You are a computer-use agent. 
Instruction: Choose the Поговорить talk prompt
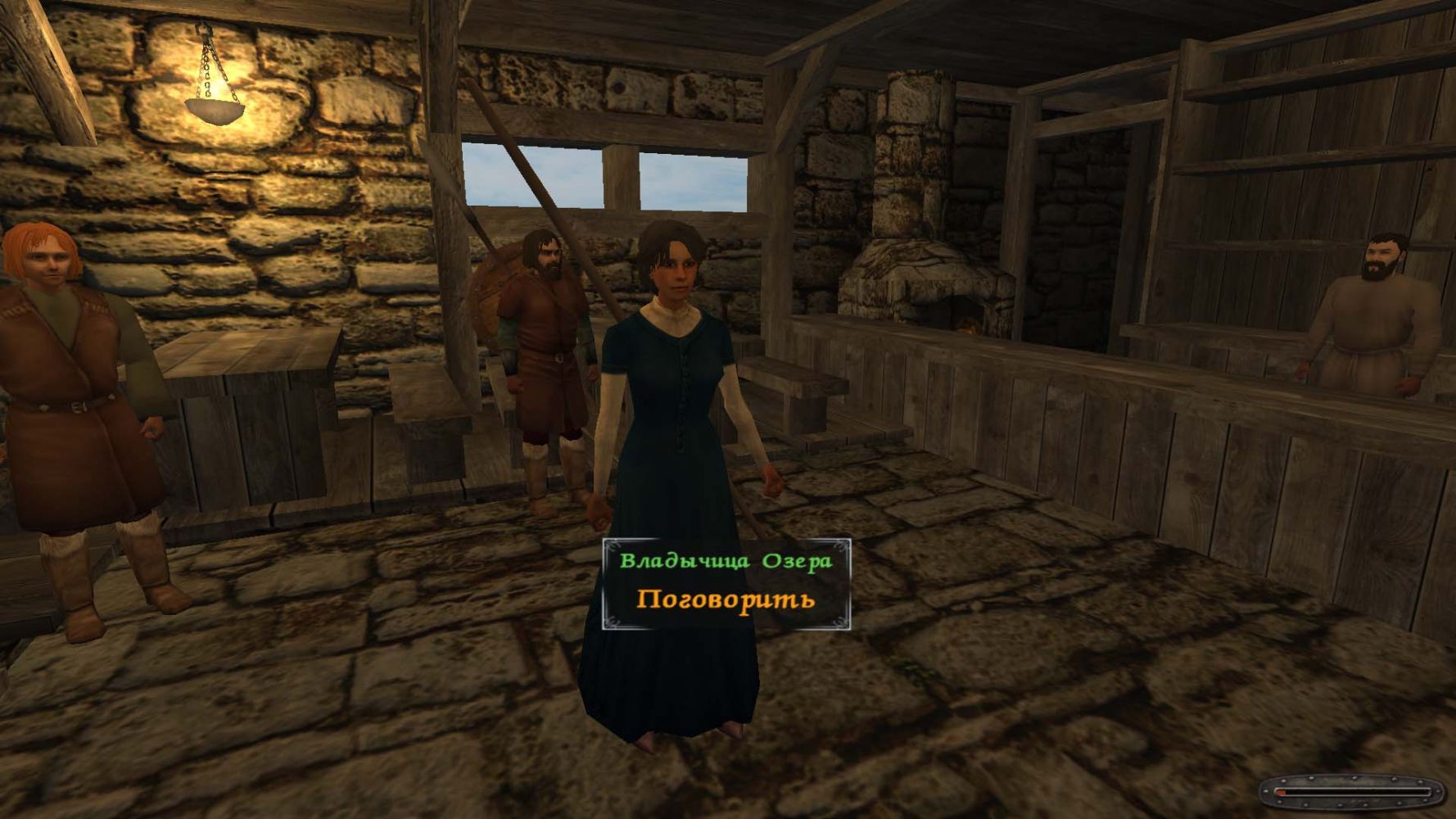[726, 599]
